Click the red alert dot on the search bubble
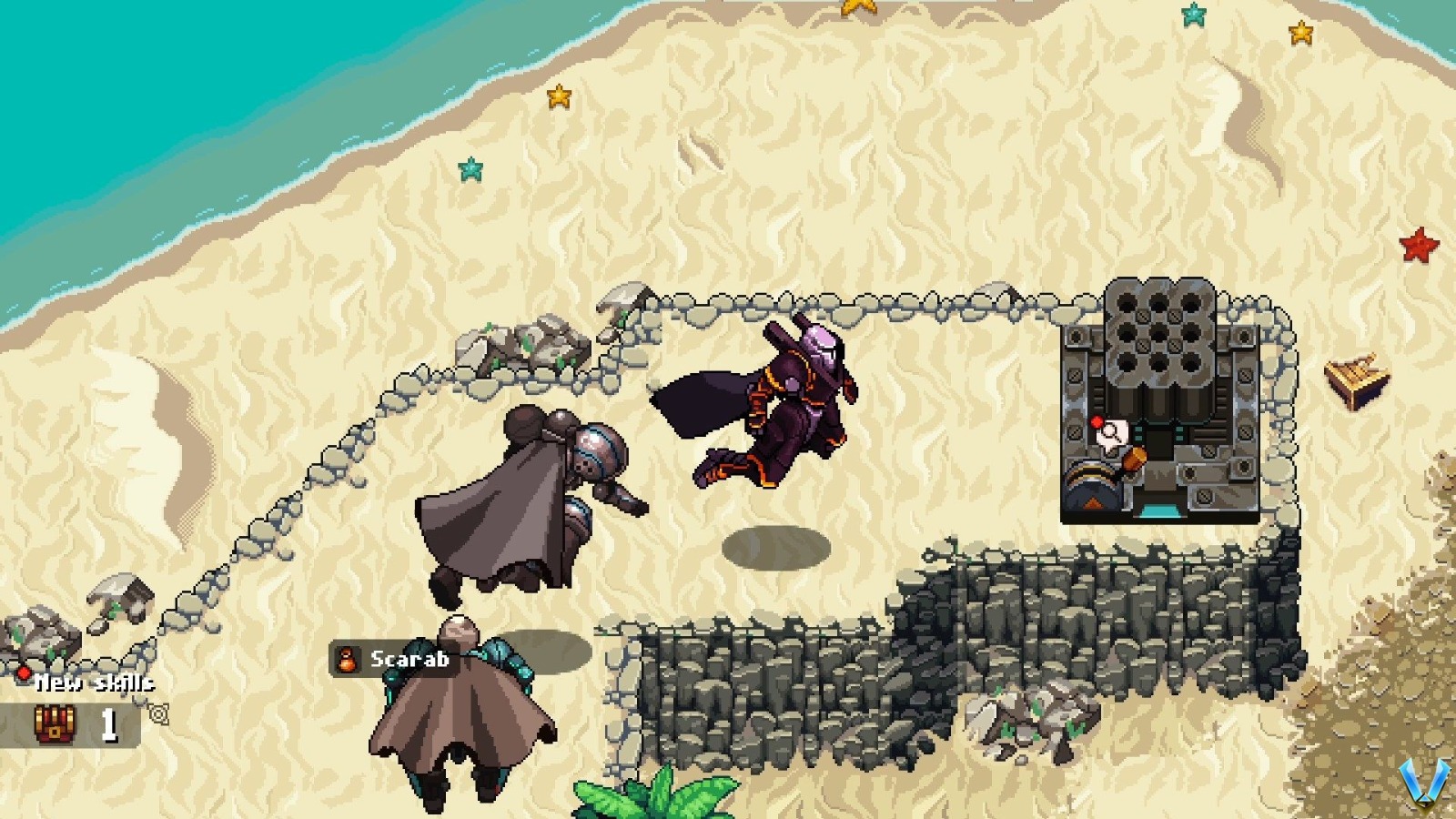The width and height of the screenshot is (1456, 819). coord(1097,420)
